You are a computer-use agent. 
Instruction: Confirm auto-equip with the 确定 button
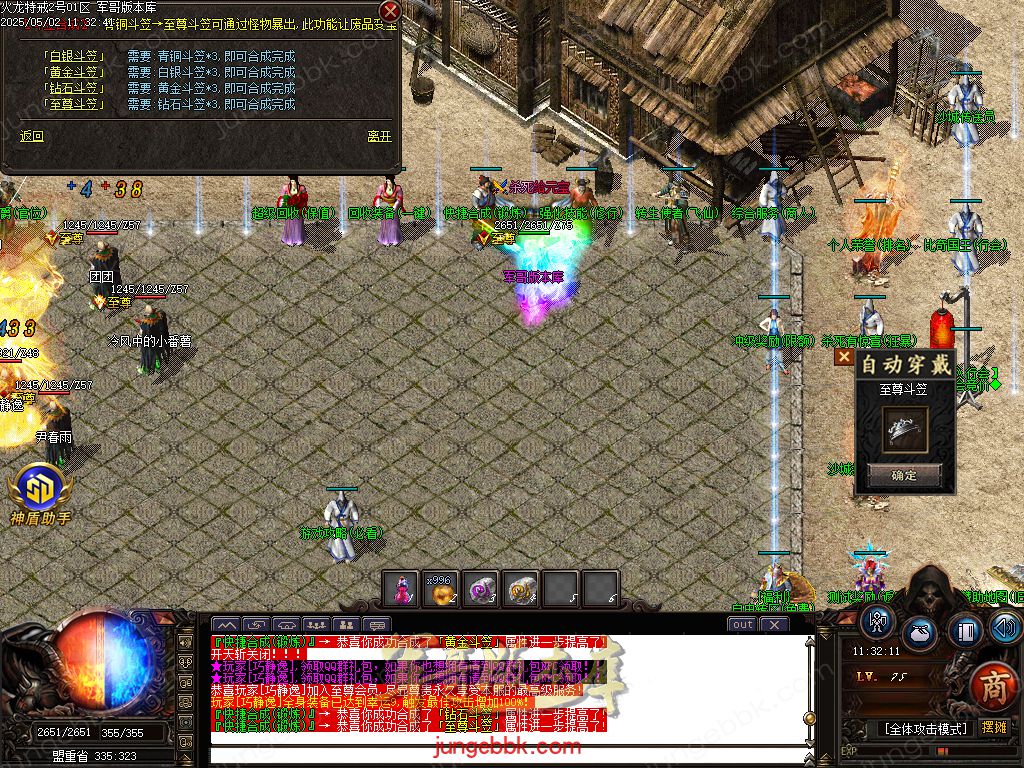904,475
